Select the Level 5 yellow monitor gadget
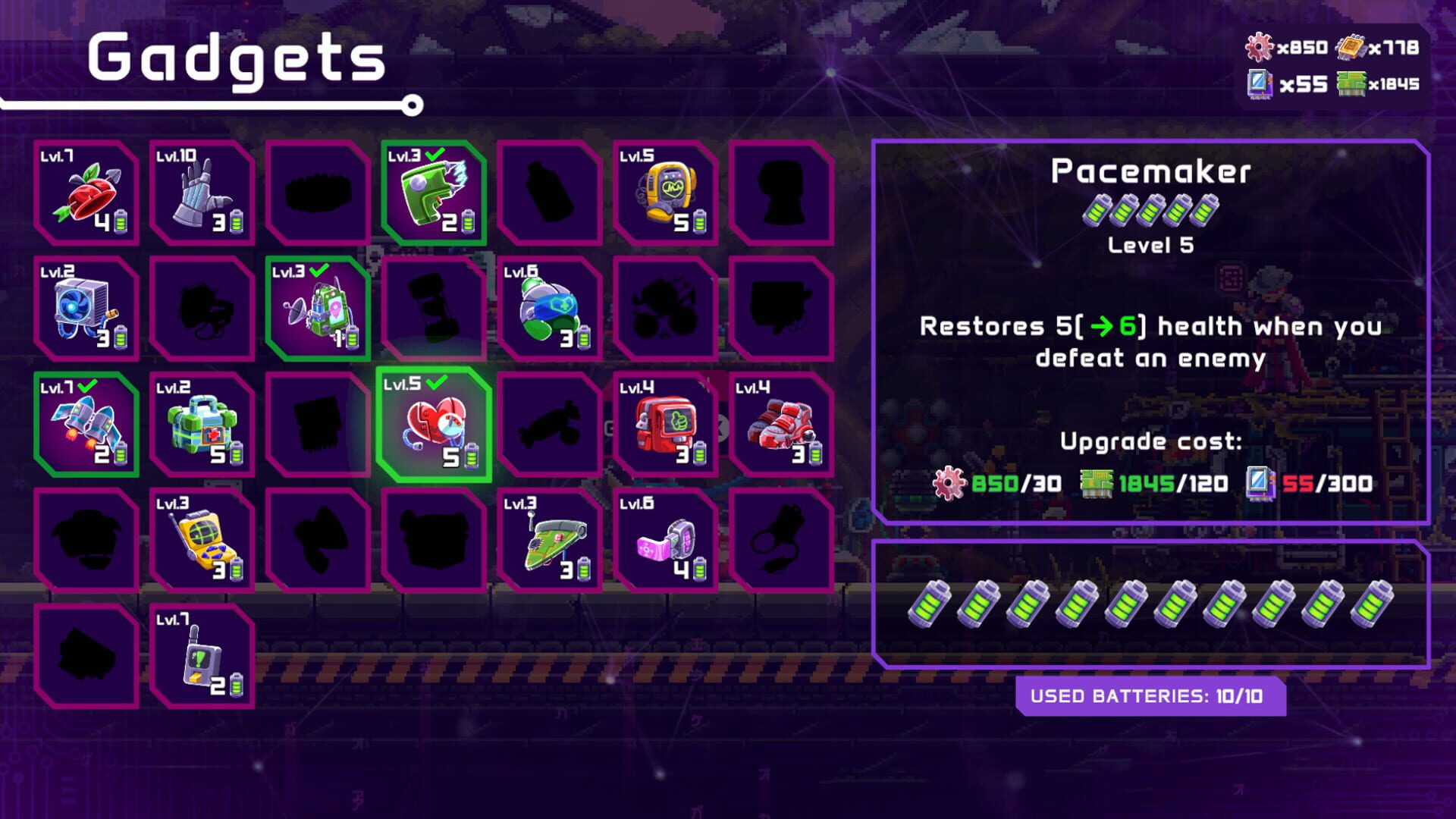This screenshot has width=1456, height=819. point(664,193)
